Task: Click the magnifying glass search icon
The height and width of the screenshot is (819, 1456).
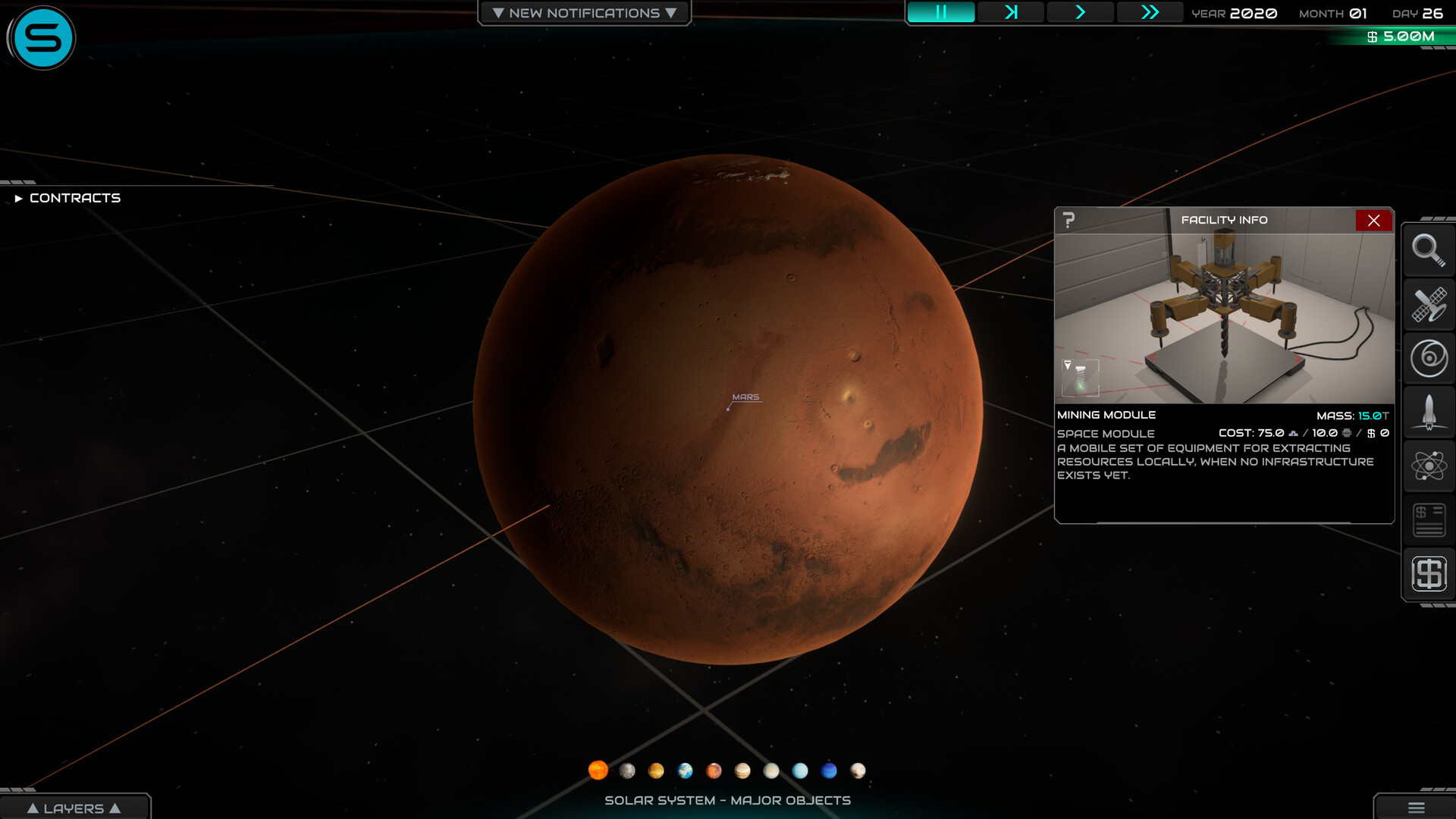Action: [1428, 249]
